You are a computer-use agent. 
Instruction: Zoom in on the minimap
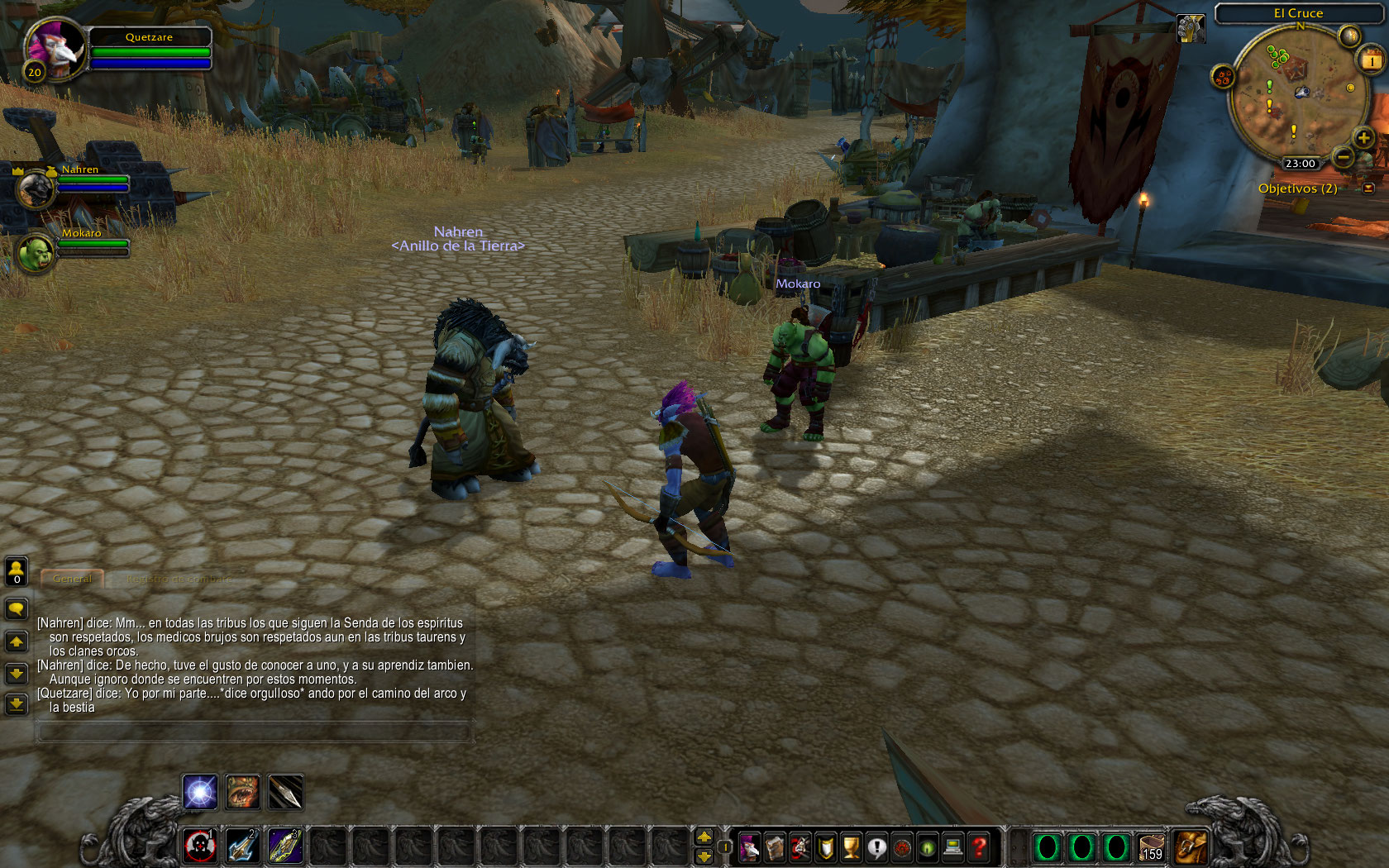1363,138
